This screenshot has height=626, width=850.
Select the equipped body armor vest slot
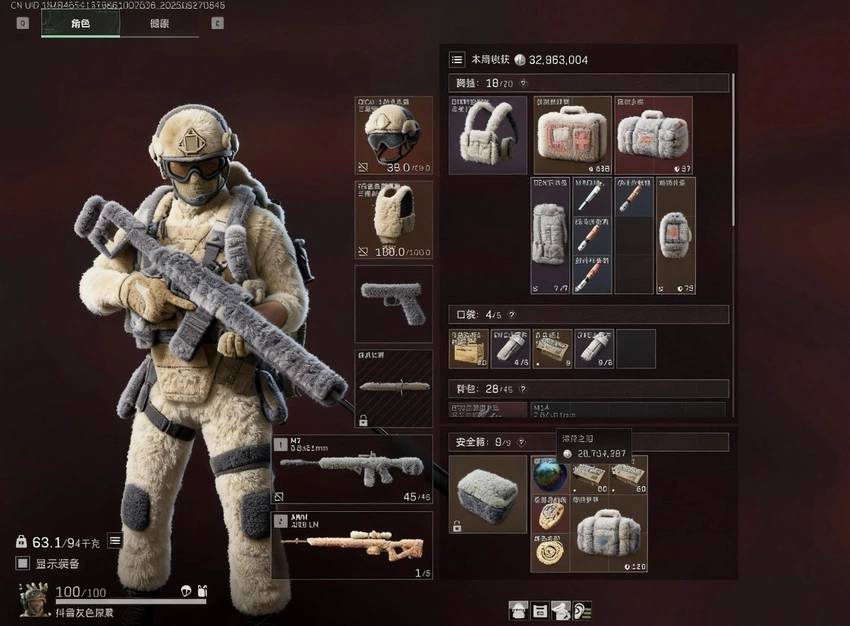[394, 219]
